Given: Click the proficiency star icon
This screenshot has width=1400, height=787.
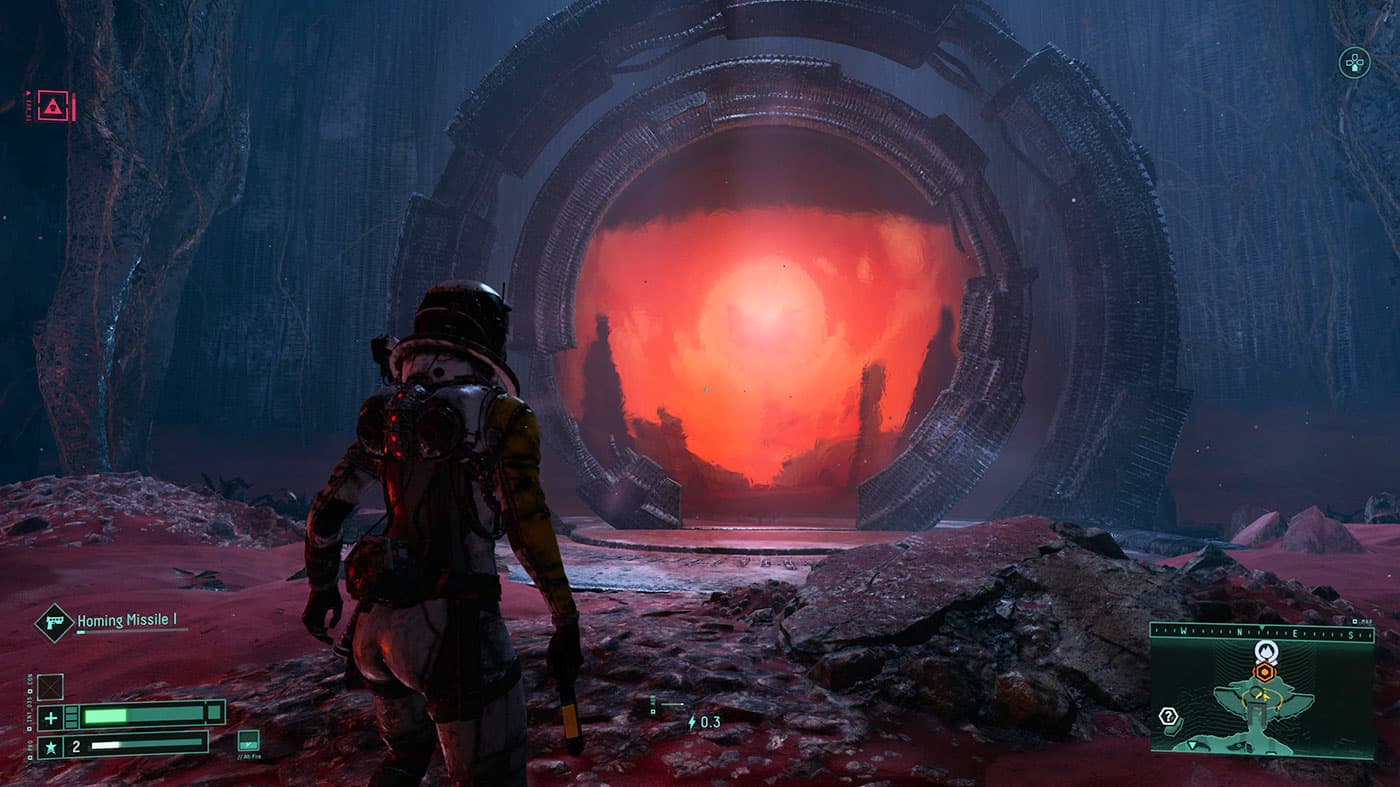Looking at the screenshot, I should coord(51,745).
